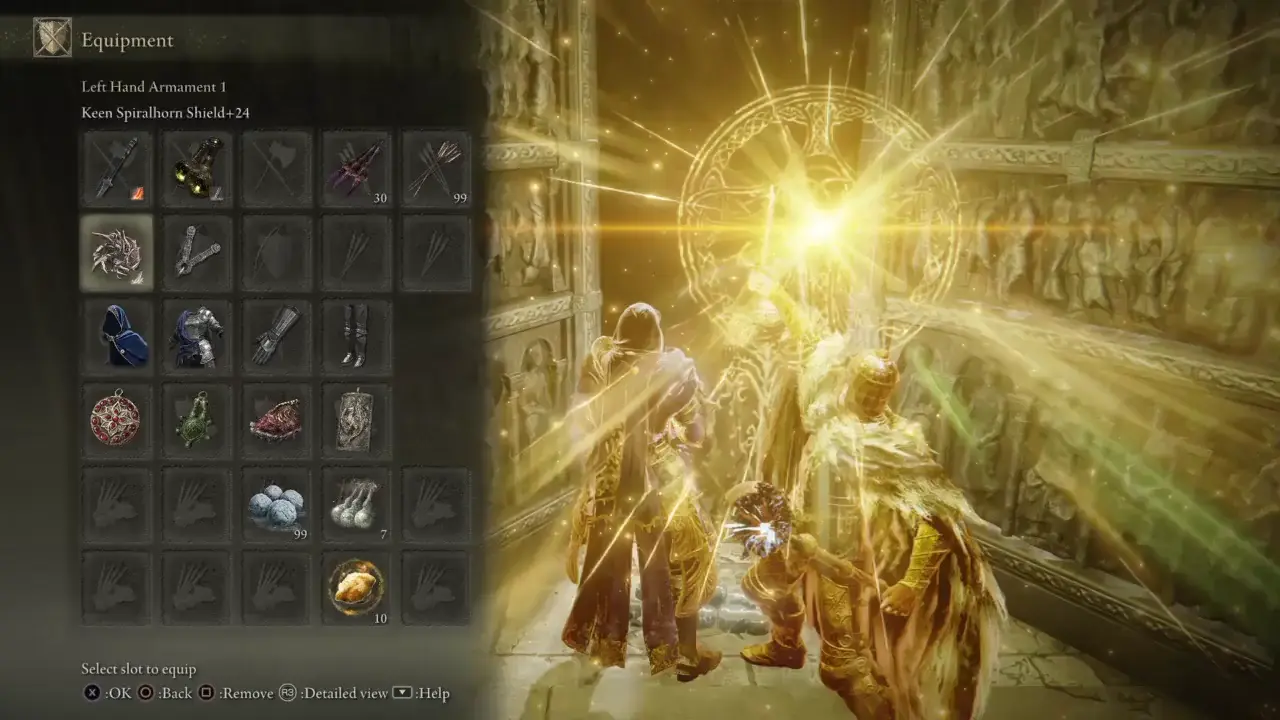
Task: Select the red medallion talisman
Action: click(x=117, y=418)
